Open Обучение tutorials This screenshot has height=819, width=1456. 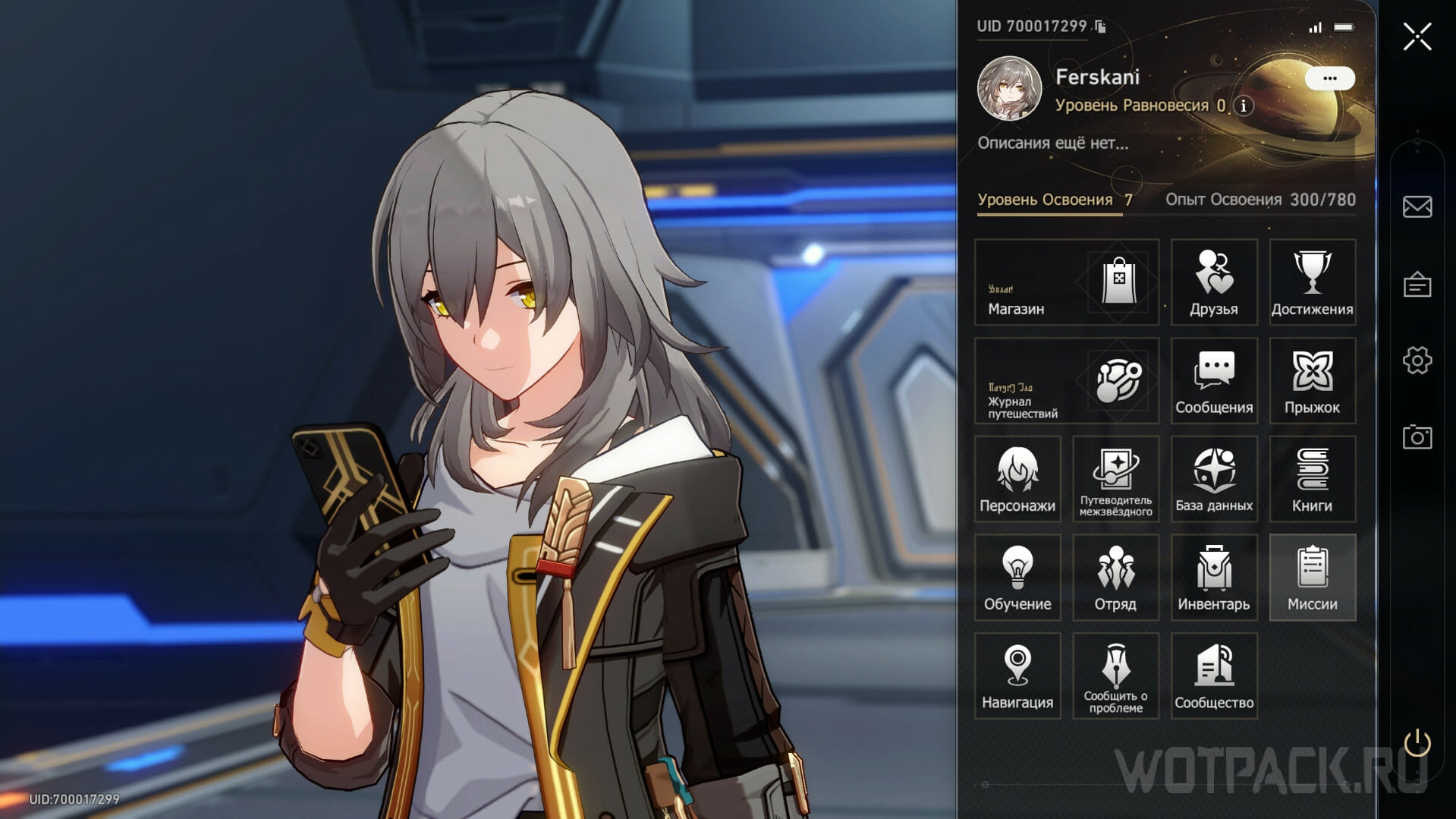(x=1017, y=578)
